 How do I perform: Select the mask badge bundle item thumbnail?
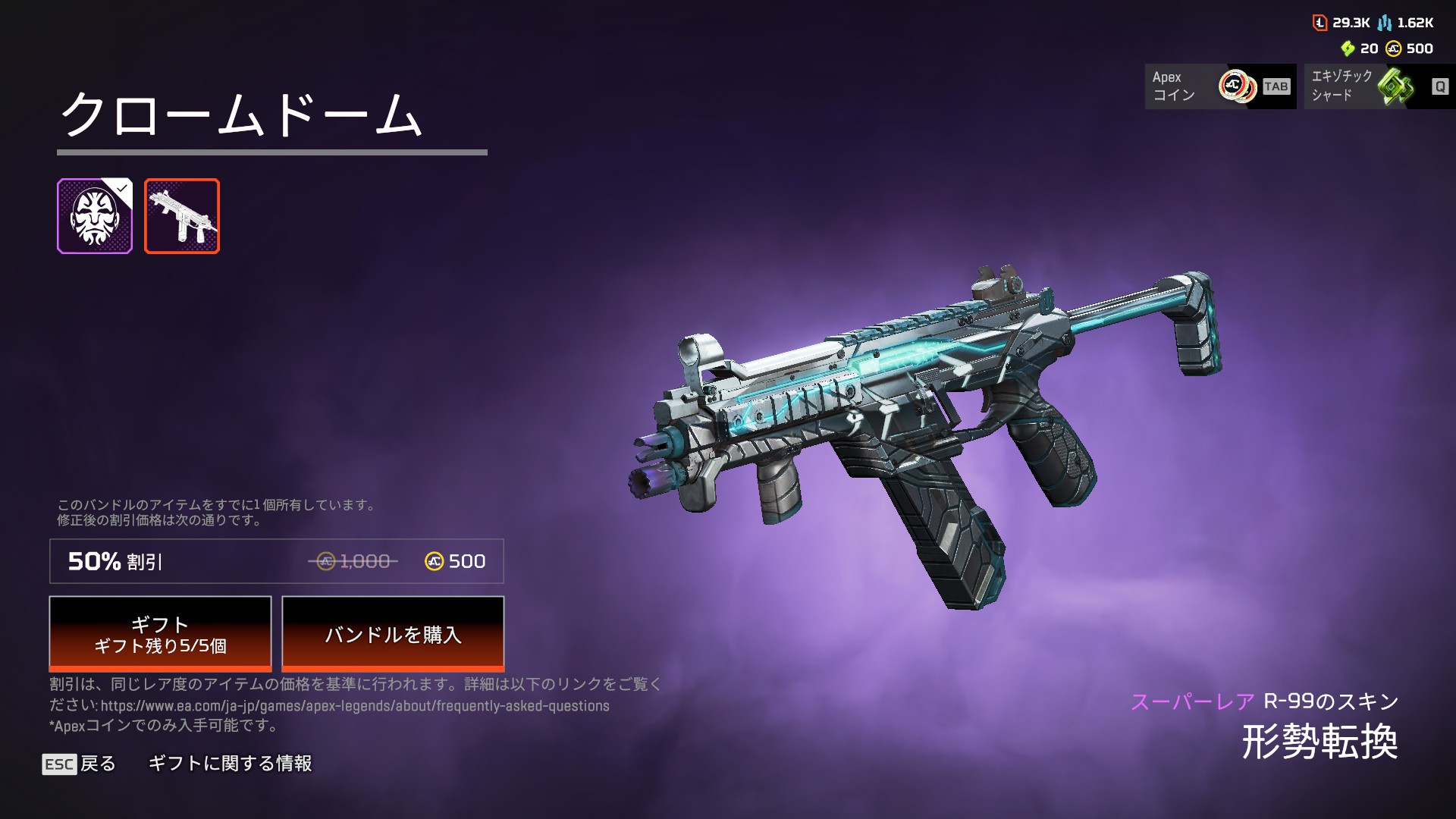[95, 216]
